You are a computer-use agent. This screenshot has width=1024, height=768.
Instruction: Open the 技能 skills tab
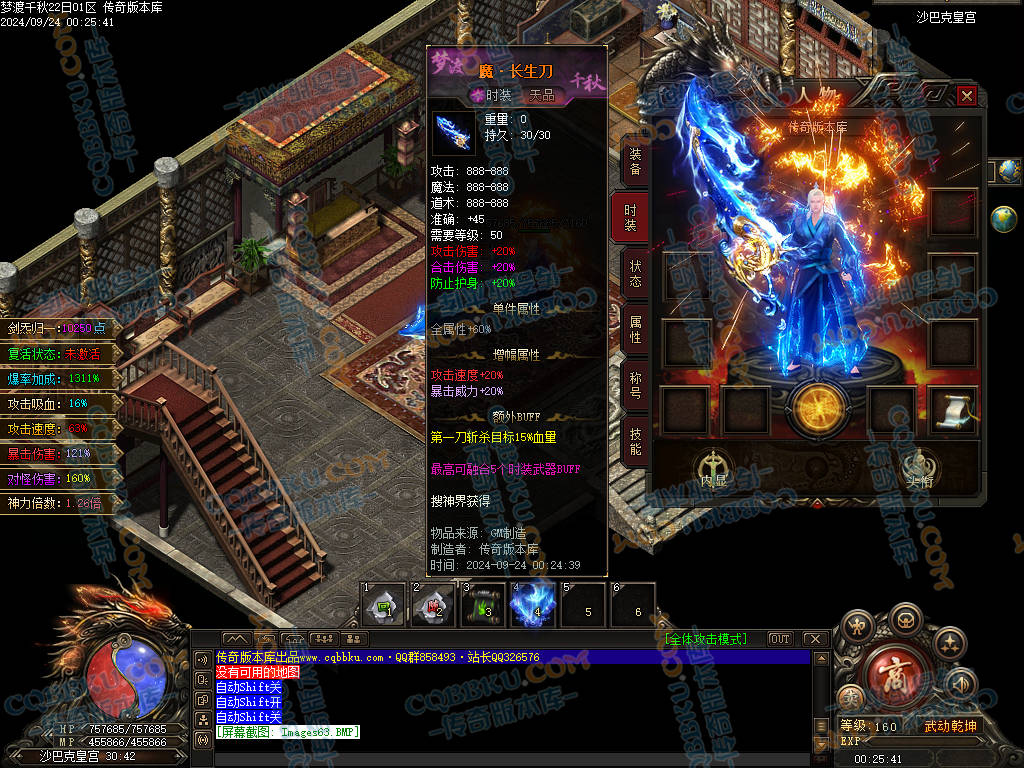tap(634, 441)
